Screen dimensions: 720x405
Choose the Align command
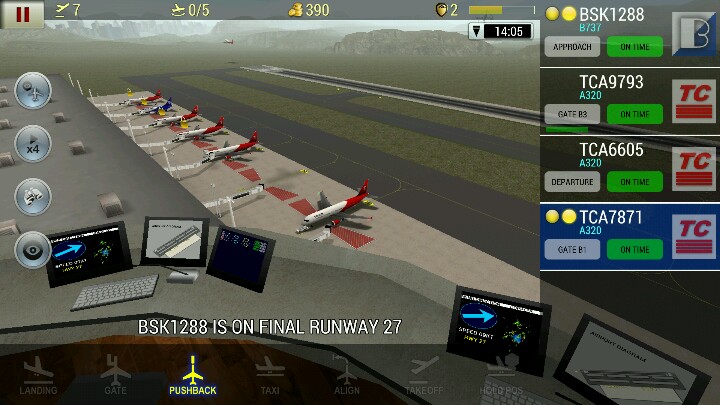click(x=346, y=376)
